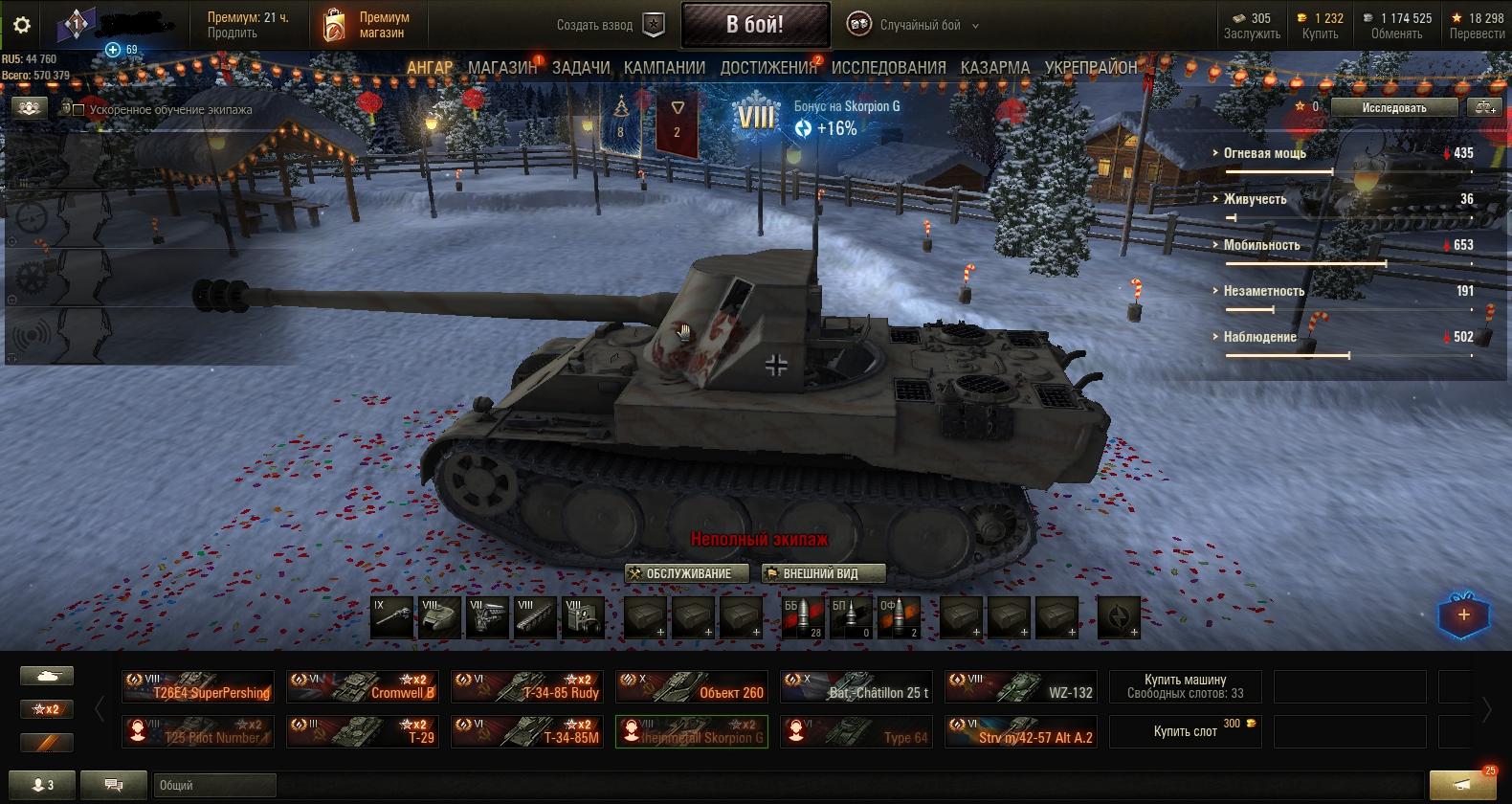This screenshot has width=1512, height=804.
Task: Click the Исследовать button
Action: [1393, 108]
